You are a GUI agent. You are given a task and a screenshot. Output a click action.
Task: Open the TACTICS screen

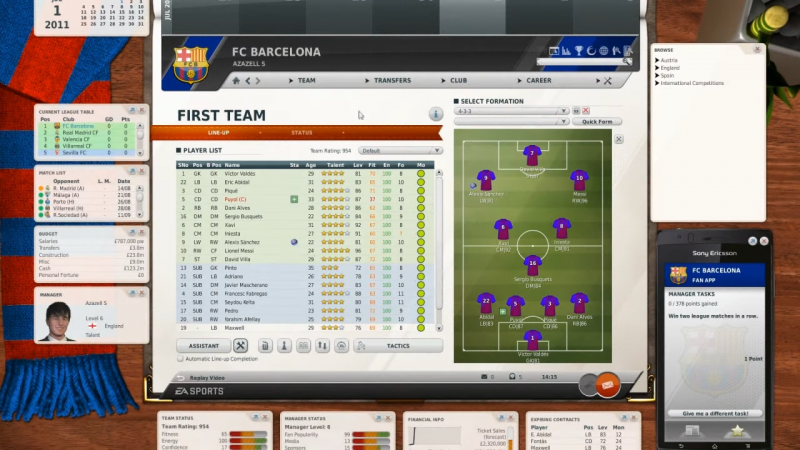(x=397, y=345)
